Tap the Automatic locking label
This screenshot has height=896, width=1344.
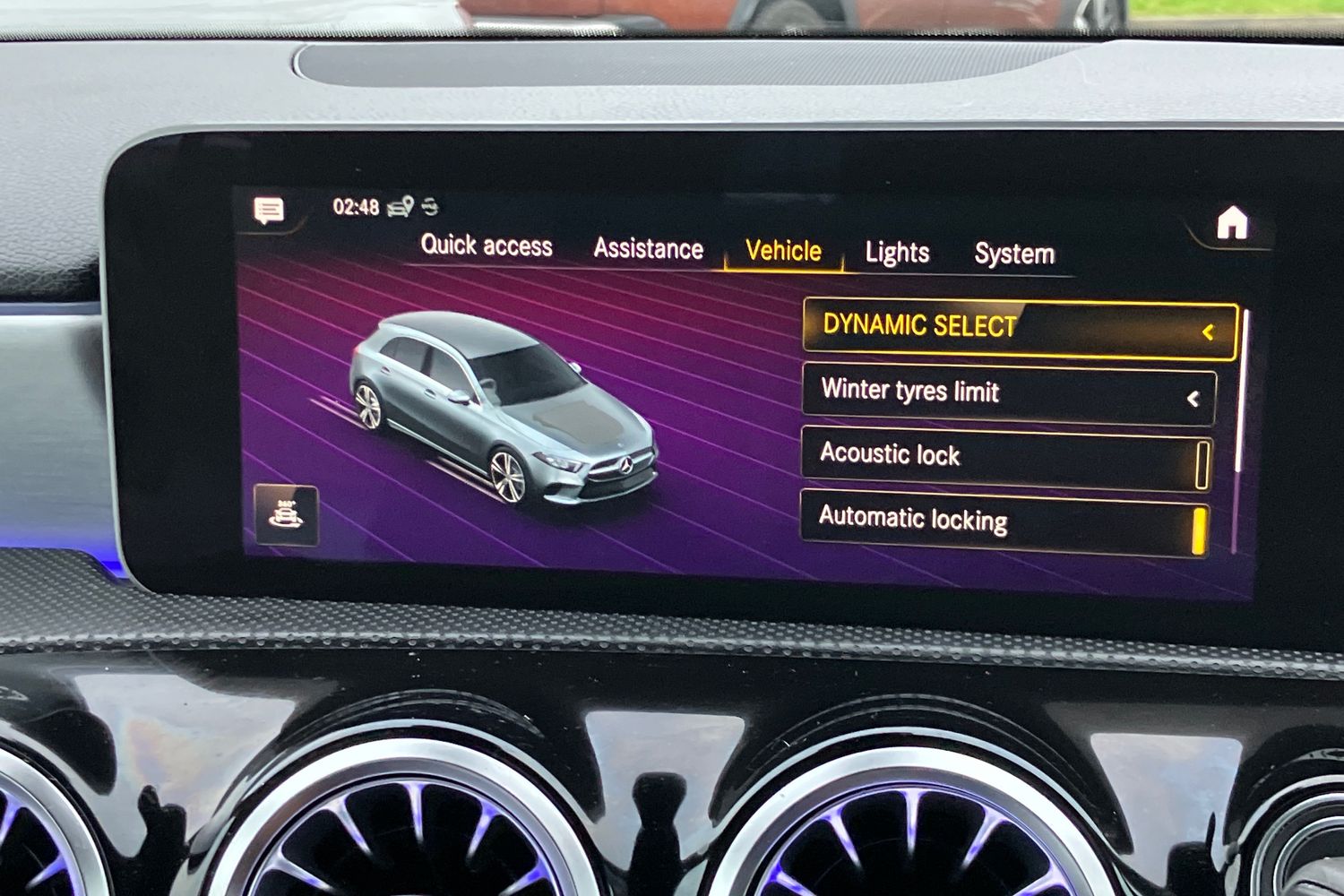point(913,520)
